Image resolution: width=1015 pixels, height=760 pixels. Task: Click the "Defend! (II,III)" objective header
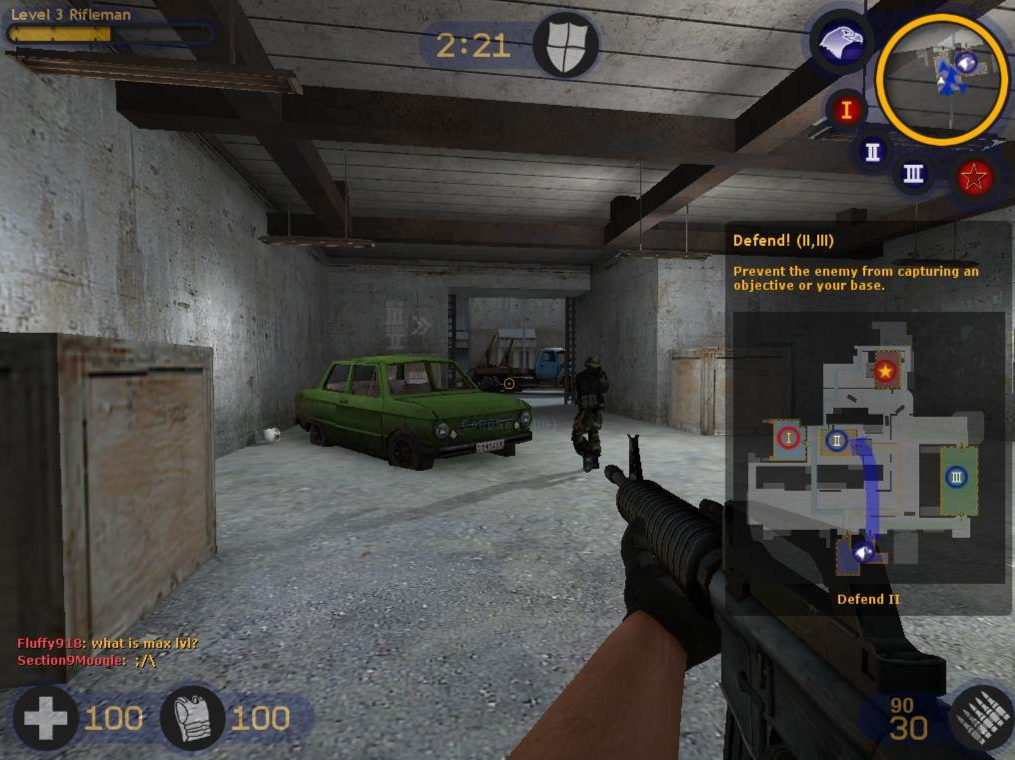pyautogui.click(x=783, y=241)
